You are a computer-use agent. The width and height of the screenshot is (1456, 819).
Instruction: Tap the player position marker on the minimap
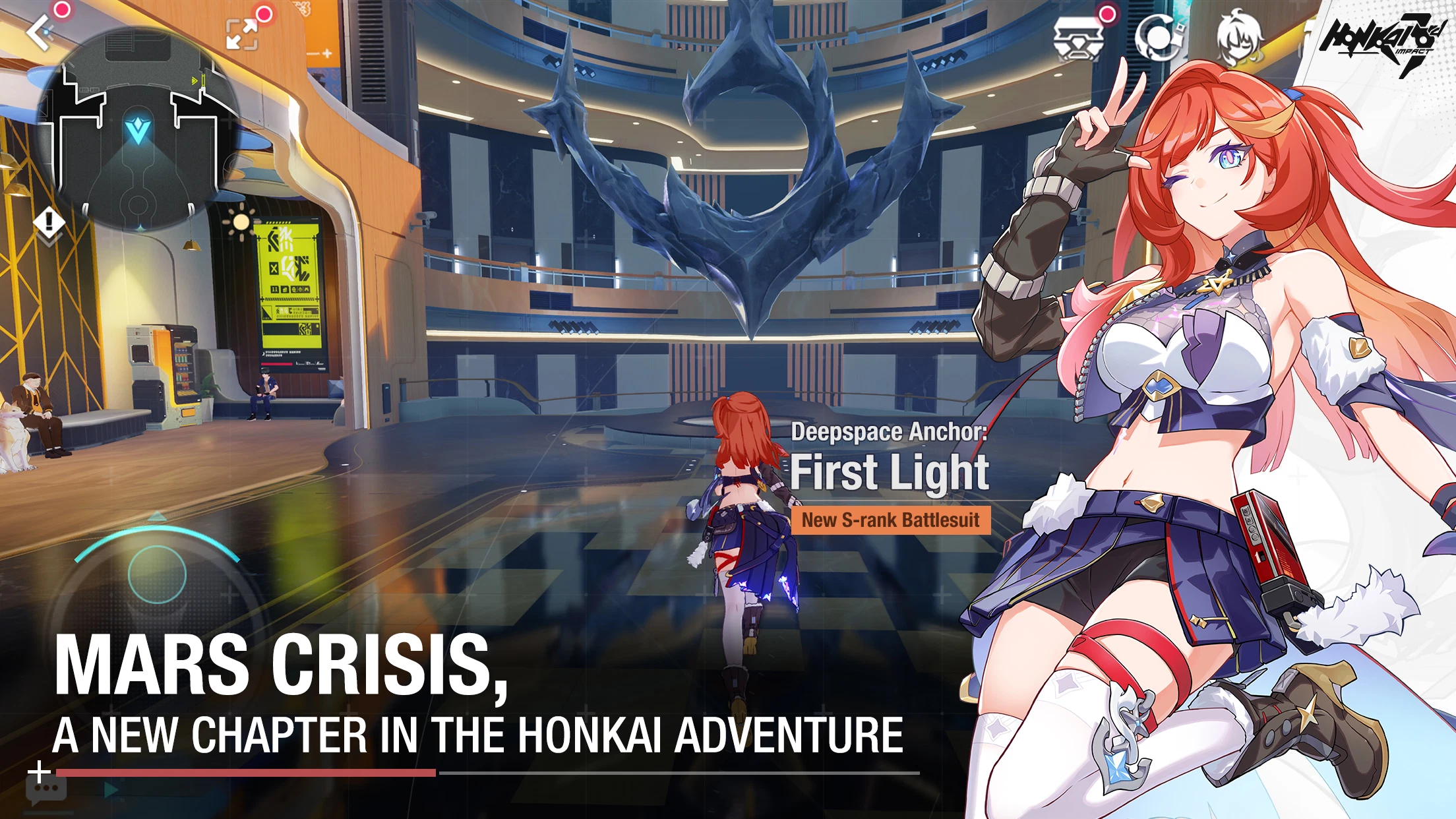138,129
